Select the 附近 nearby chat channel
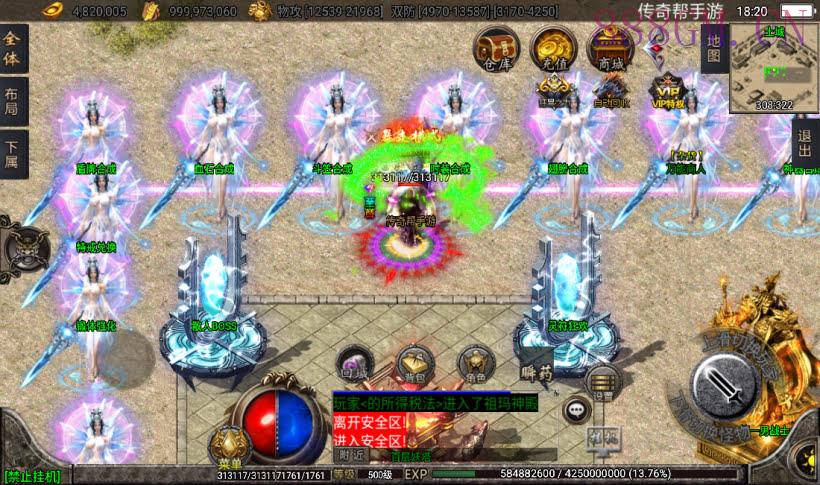820x485 pixels. click(351, 455)
